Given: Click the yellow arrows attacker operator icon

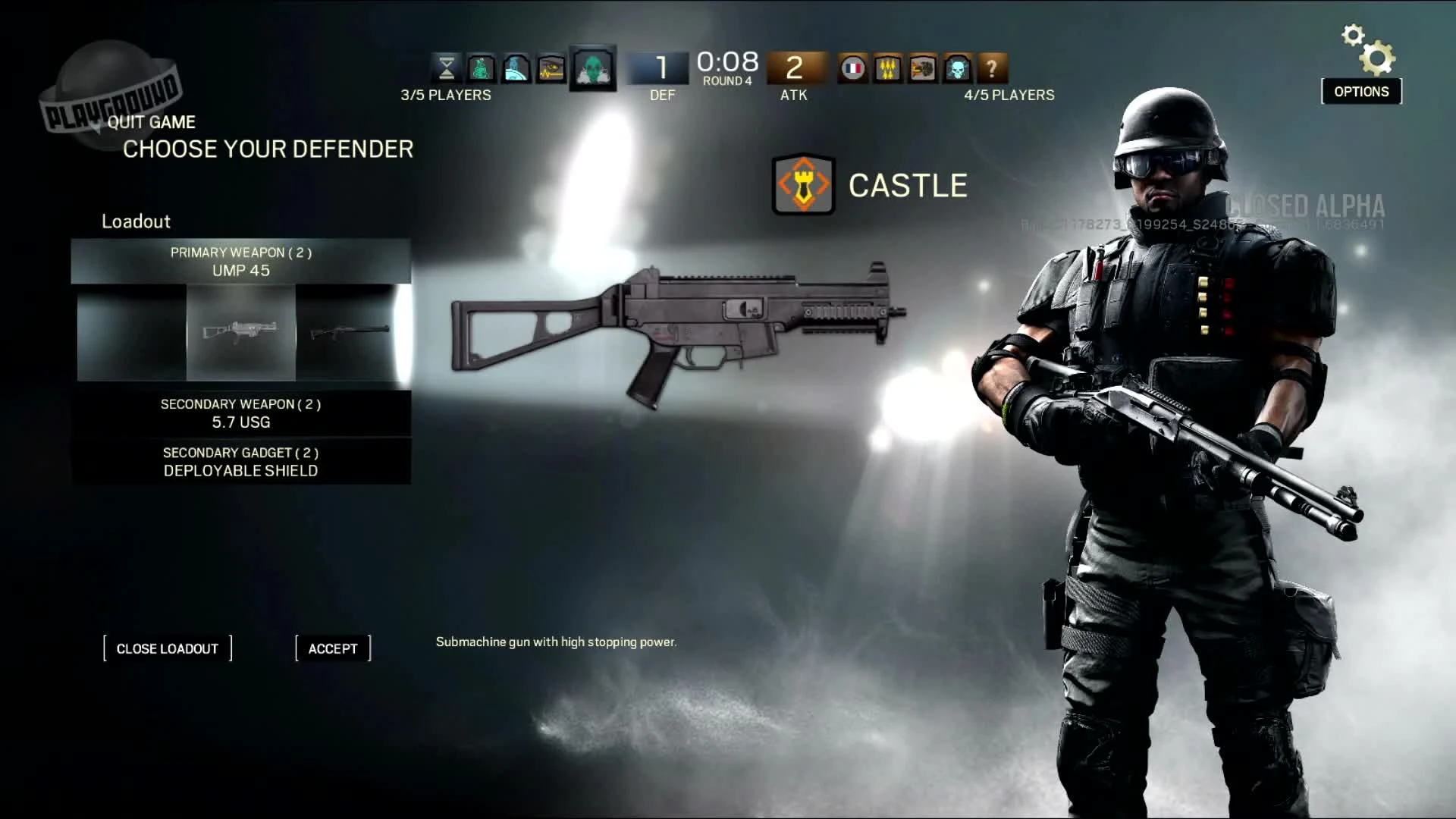Looking at the screenshot, I should pos(888,68).
